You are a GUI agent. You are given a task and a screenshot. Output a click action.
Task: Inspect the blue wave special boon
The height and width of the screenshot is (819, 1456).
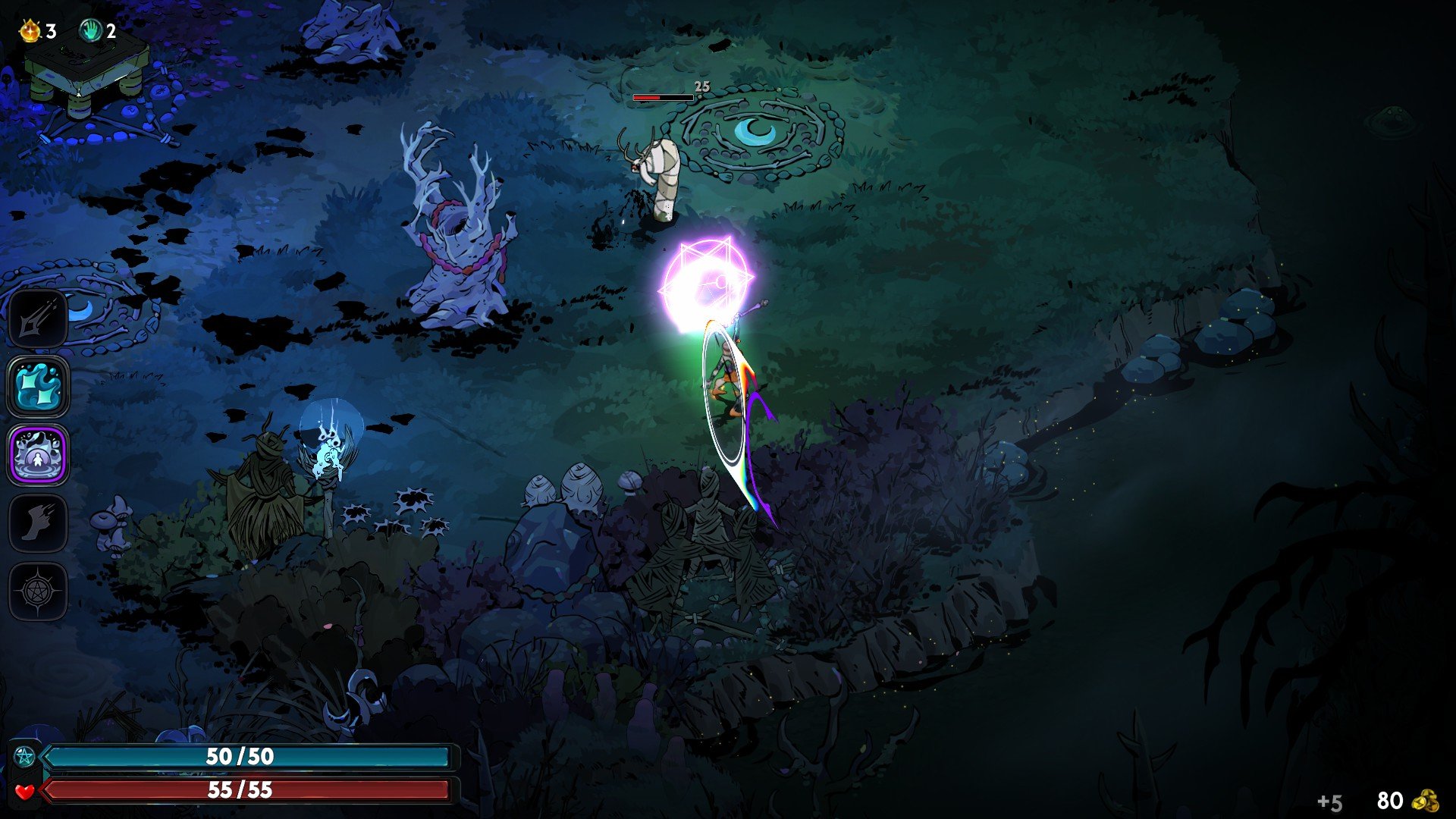click(38, 387)
